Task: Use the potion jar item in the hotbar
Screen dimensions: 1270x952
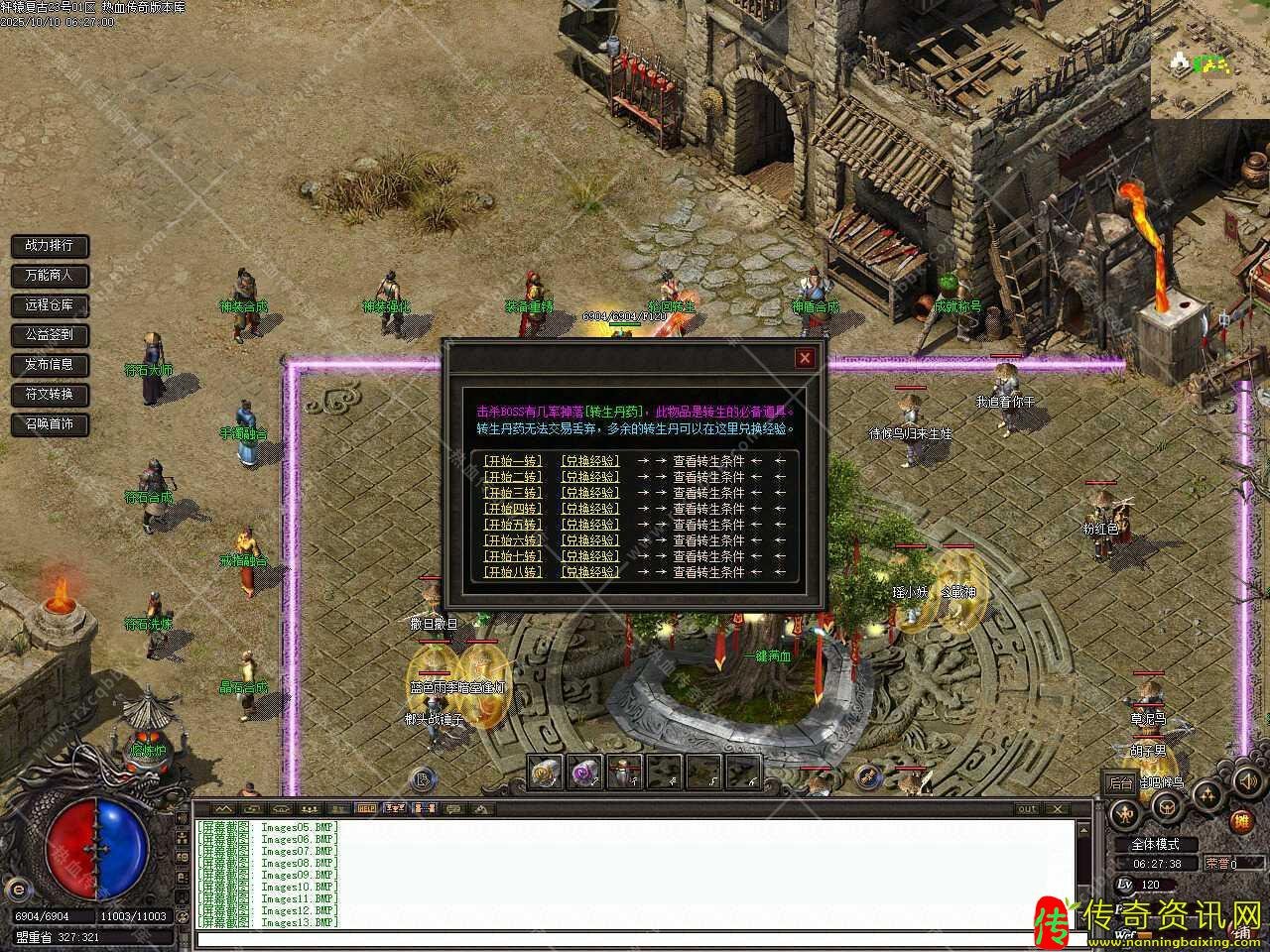Action: pyautogui.click(x=625, y=773)
